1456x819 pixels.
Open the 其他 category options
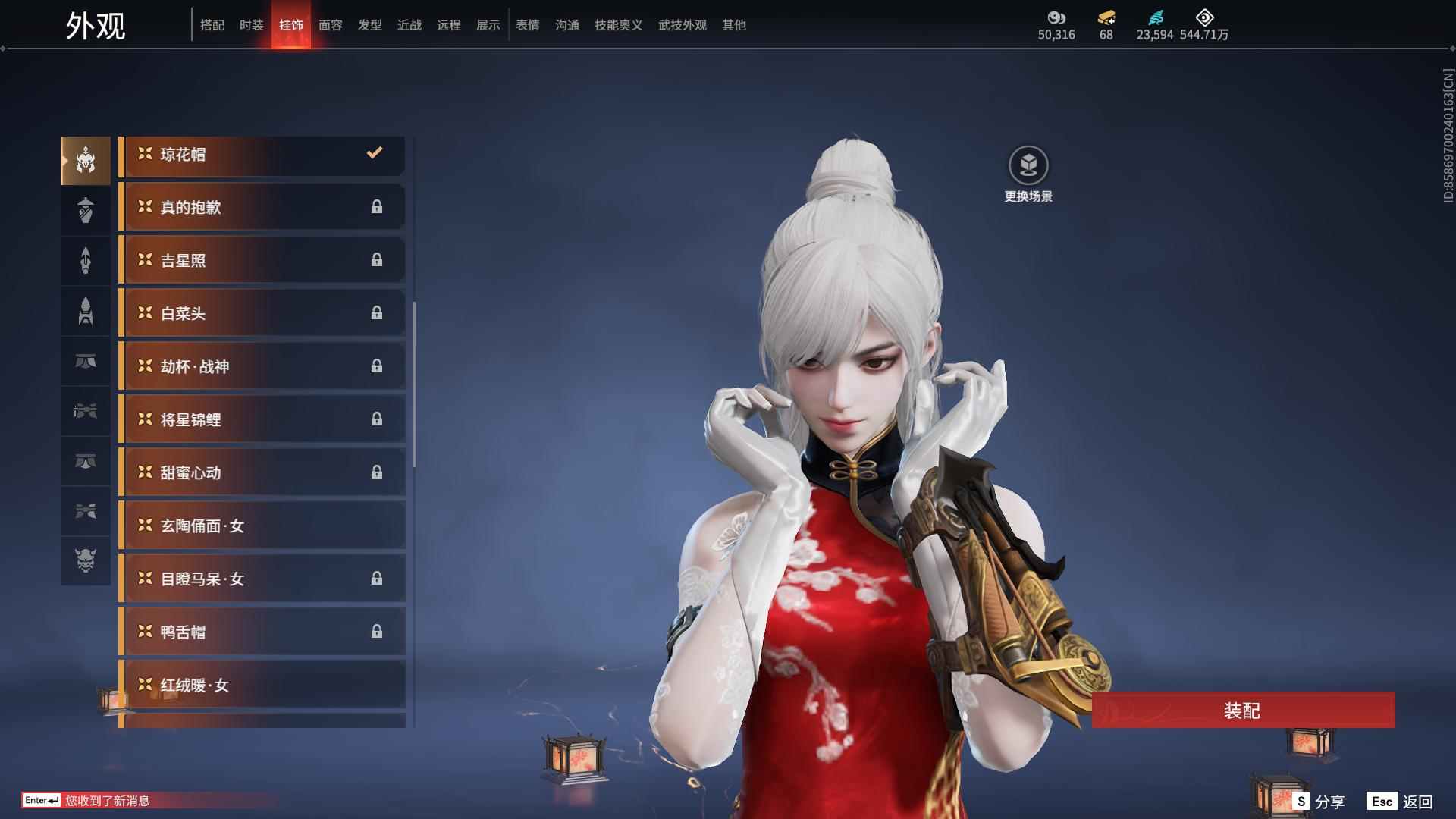(733, 24)
